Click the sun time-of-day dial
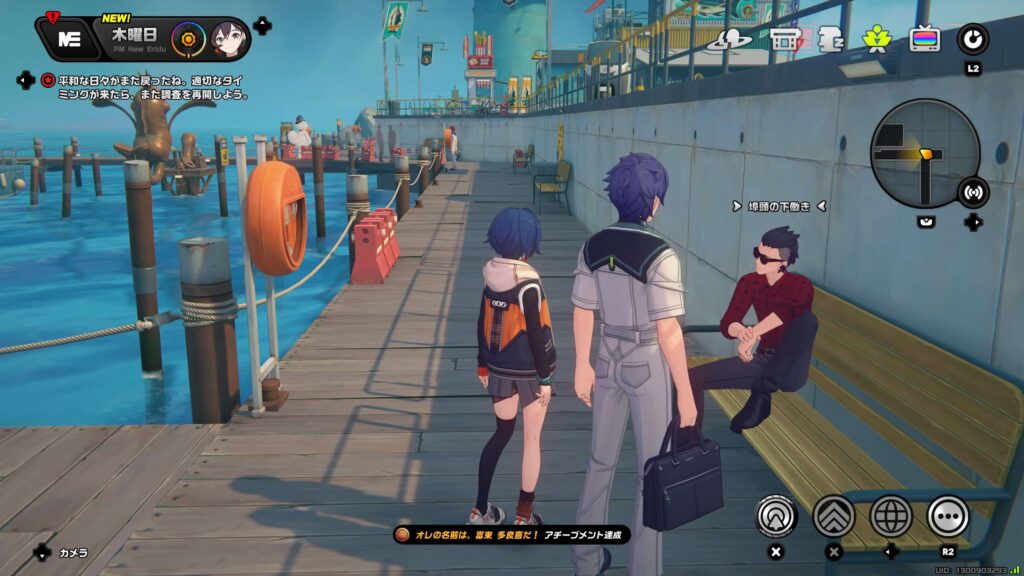Image resolution: width=1024 pixels, height=576 pixels. [x=187, y=40]
